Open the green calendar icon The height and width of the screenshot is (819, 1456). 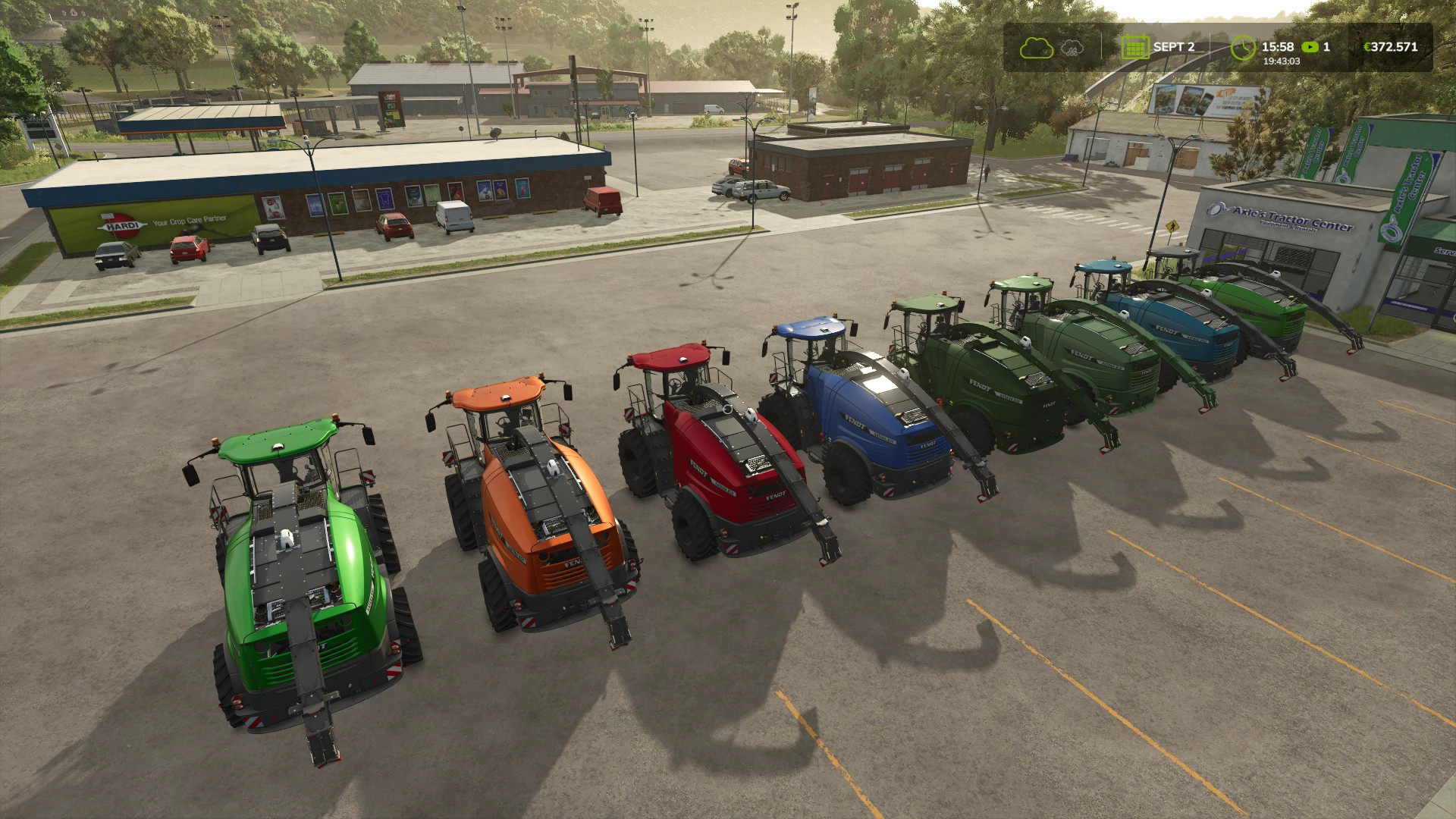(x=1135, y=47)
